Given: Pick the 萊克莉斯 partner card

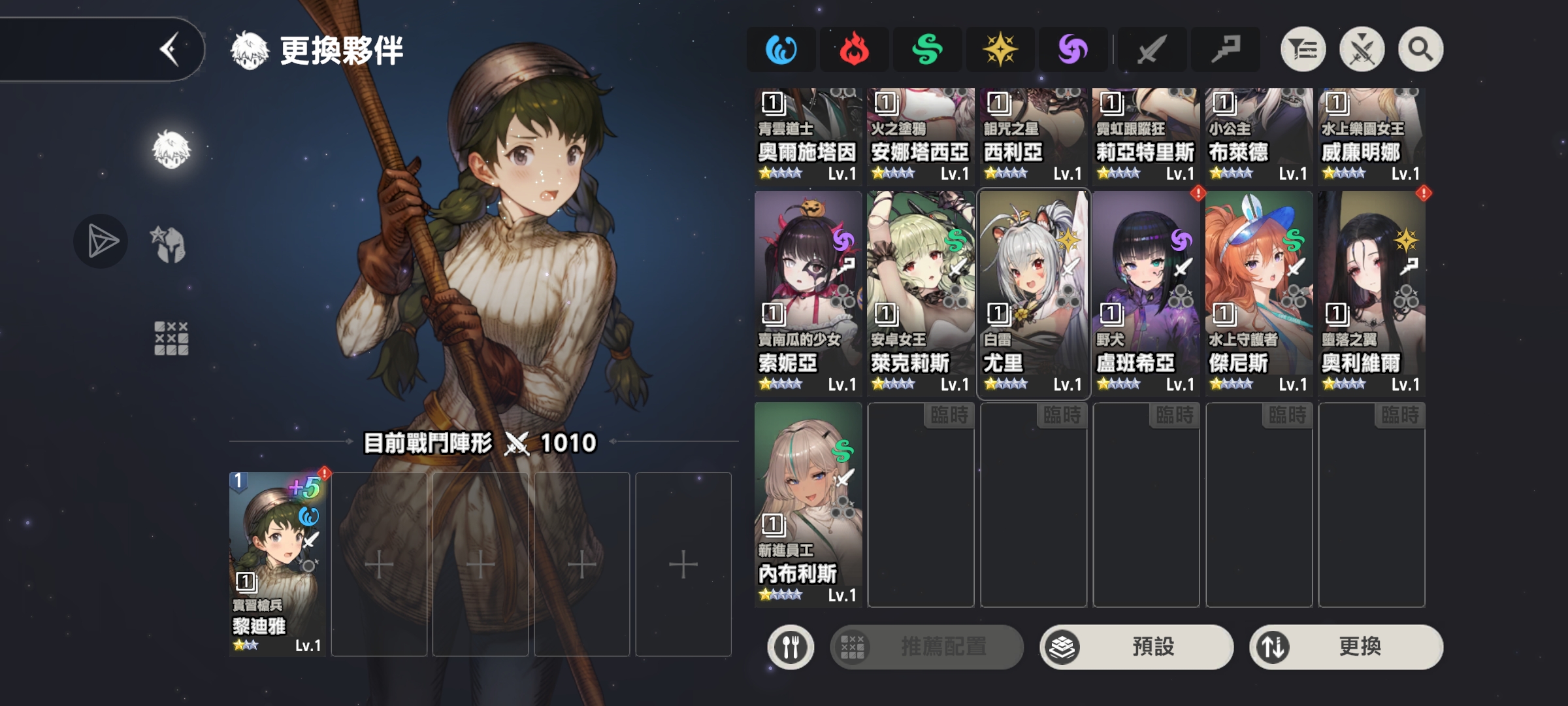Looking at the screenshot, I should pyautogui.click(x=921, y=293).
